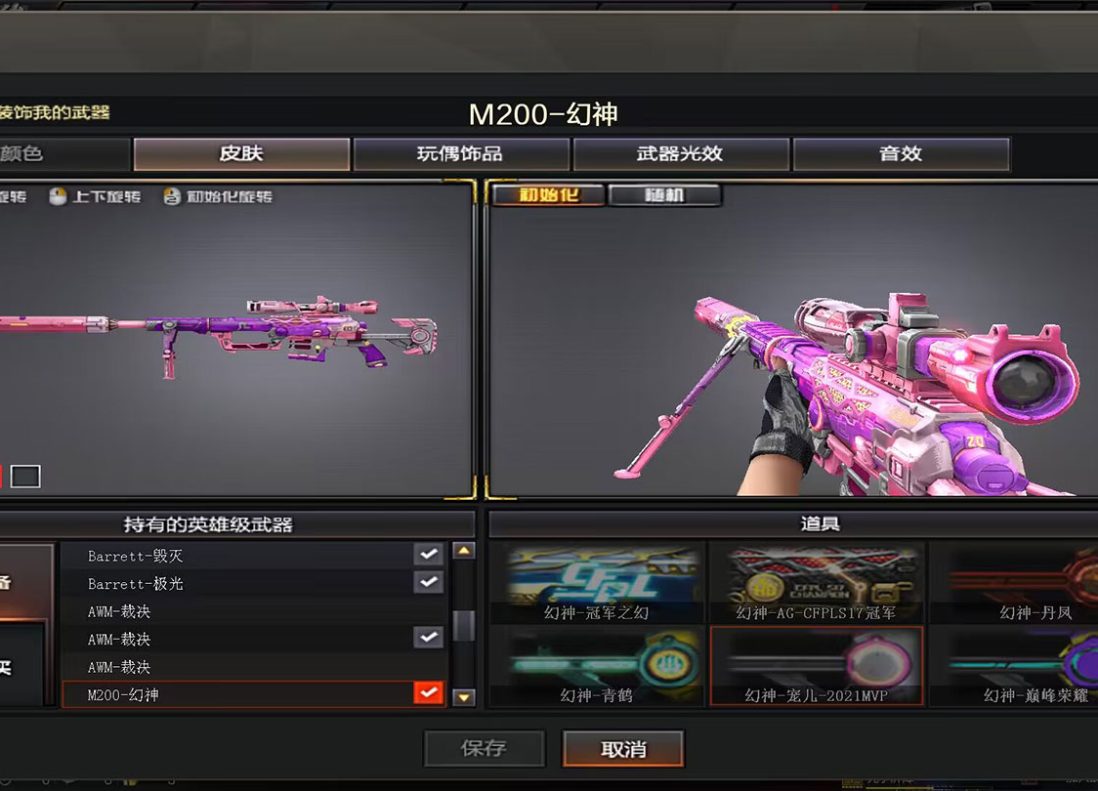Switch to the 音效 tab
Viewport: 1098px width, 791px height.
pos(900,154)
